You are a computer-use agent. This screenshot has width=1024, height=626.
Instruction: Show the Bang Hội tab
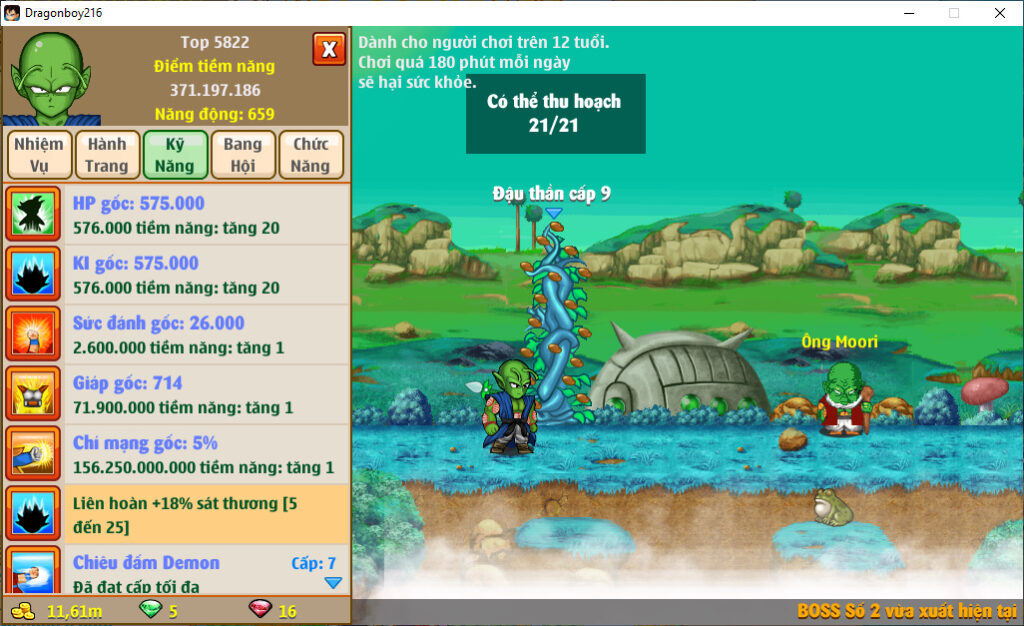(x=243, y=155)
